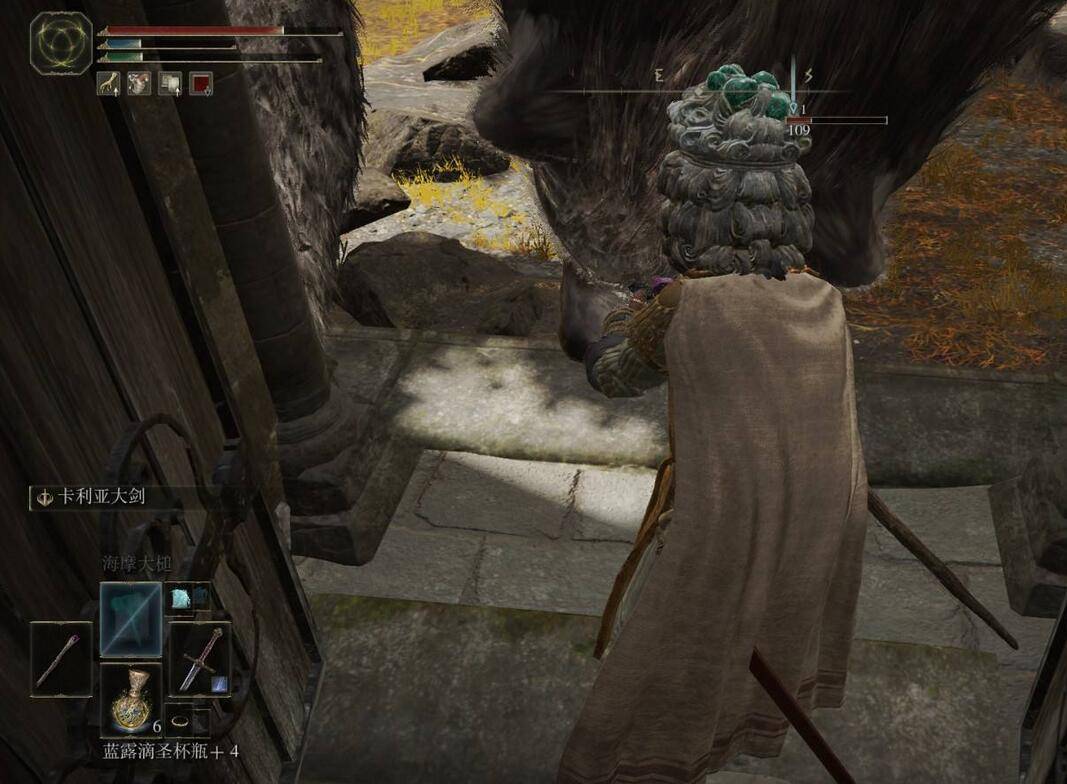1067x784 pixels.
Task: Select the small ring pouch slot
Action: pyautogui.click(x=180, y=720)
